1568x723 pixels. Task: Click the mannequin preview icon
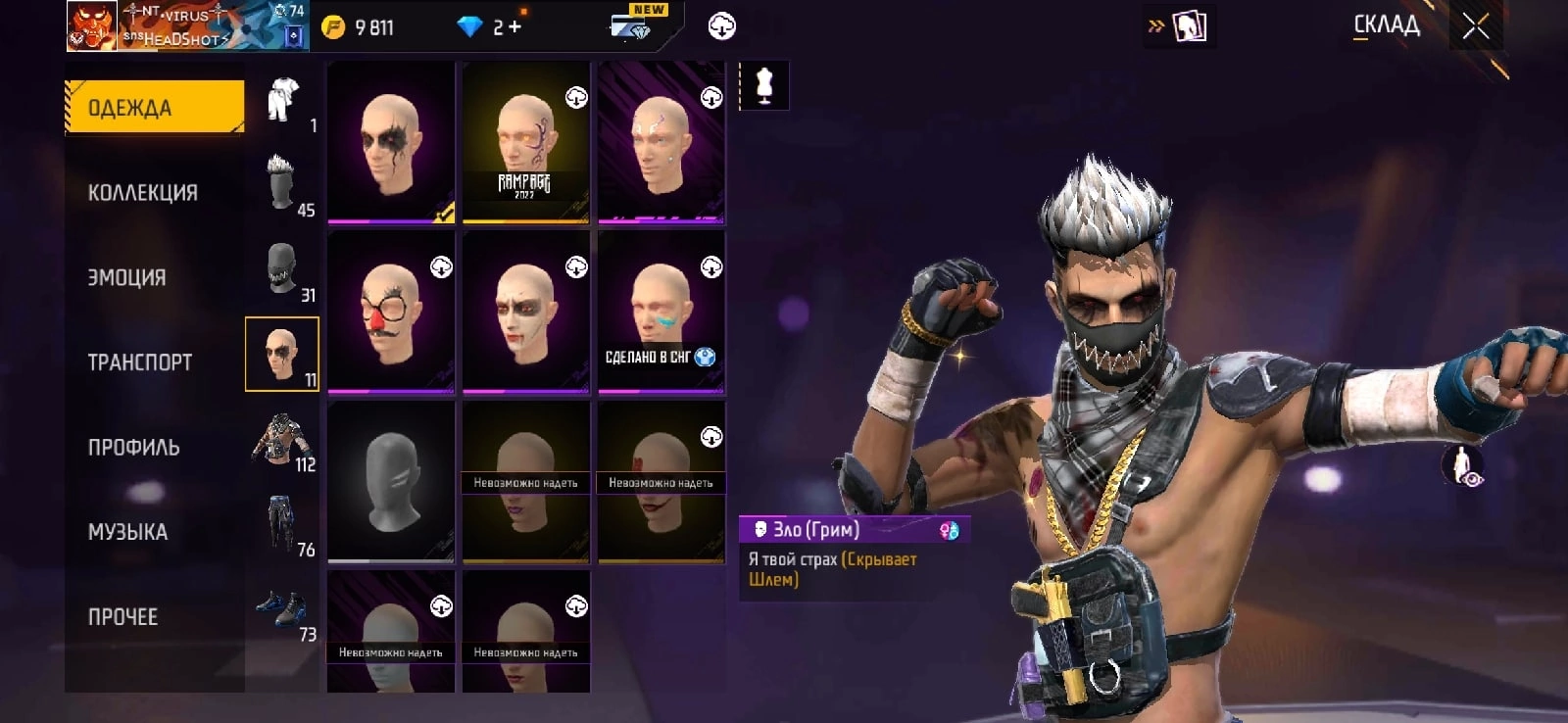tap(764, 86)
